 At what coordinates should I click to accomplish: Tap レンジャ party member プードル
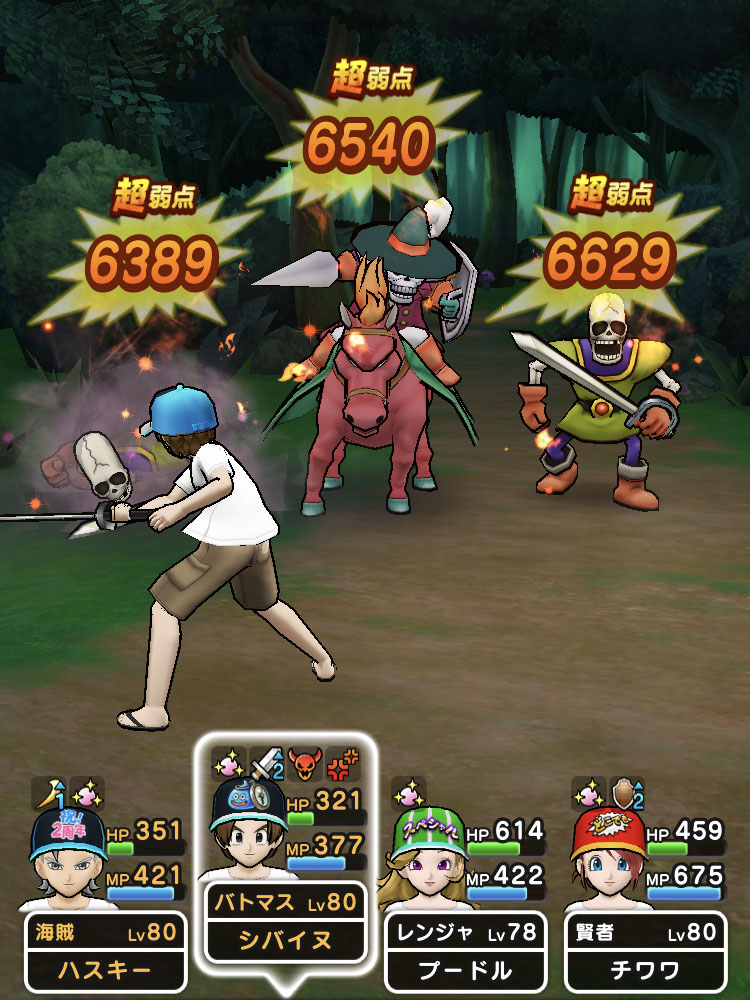[465, 950]
